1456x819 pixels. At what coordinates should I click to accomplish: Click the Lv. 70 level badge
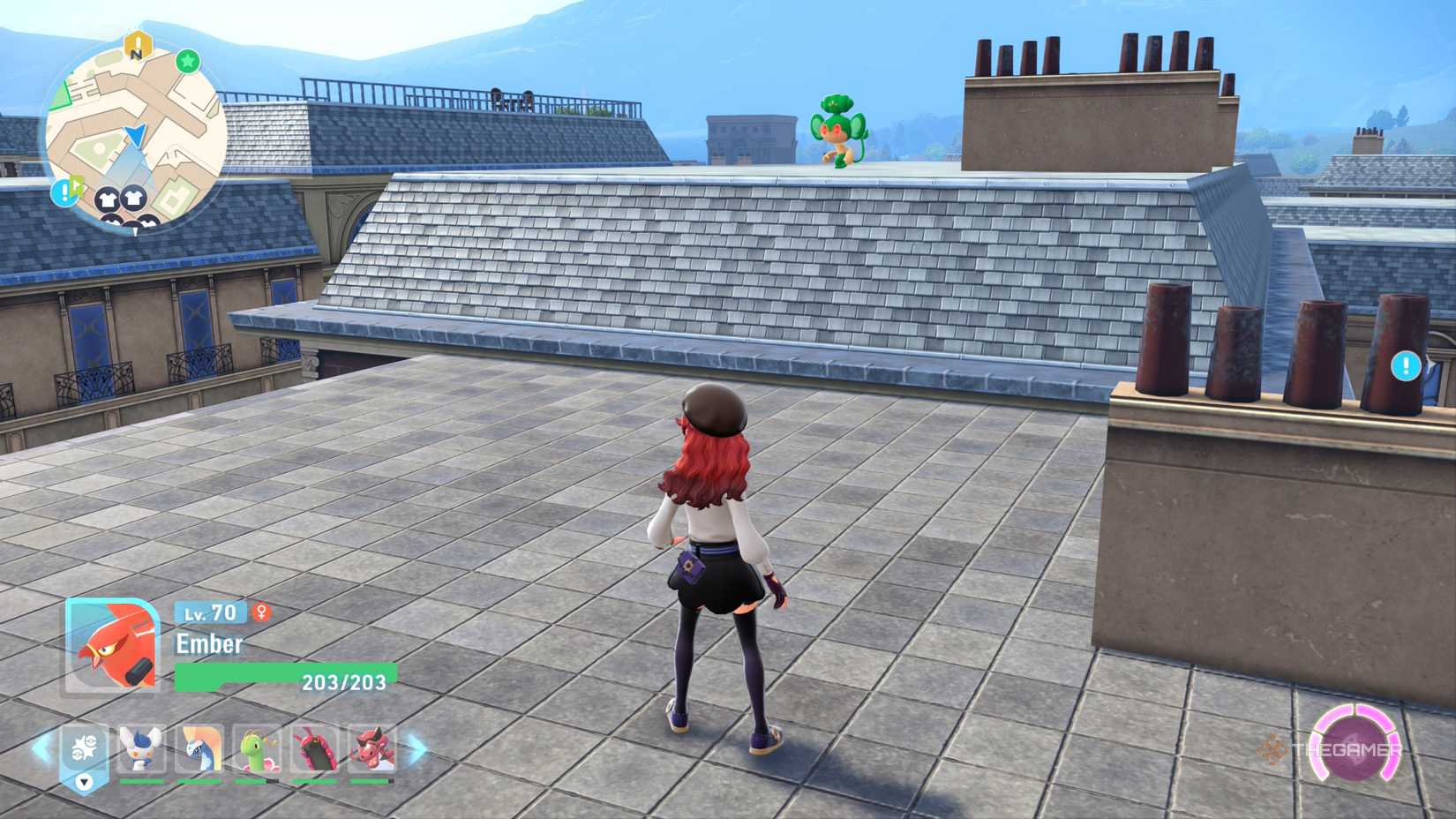click(x=211, y=612)
